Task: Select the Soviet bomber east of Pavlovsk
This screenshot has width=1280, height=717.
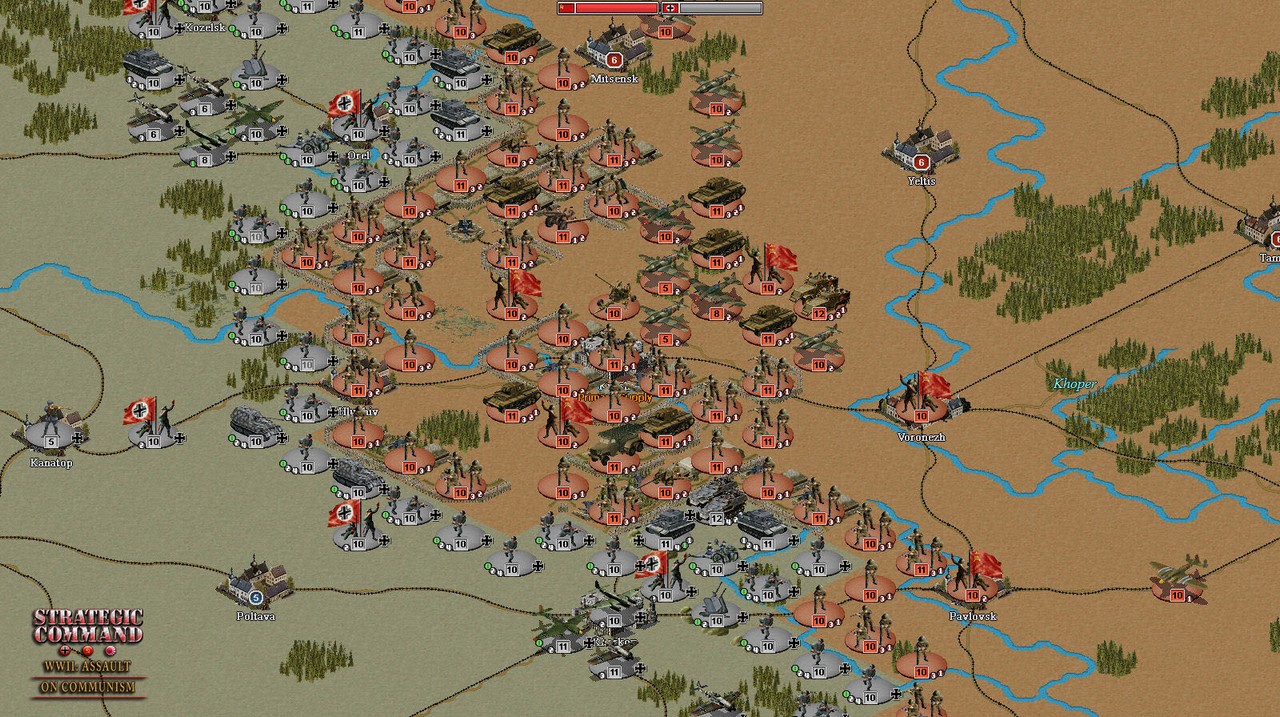Action: pyautogui.click(x=1177, y=578)
